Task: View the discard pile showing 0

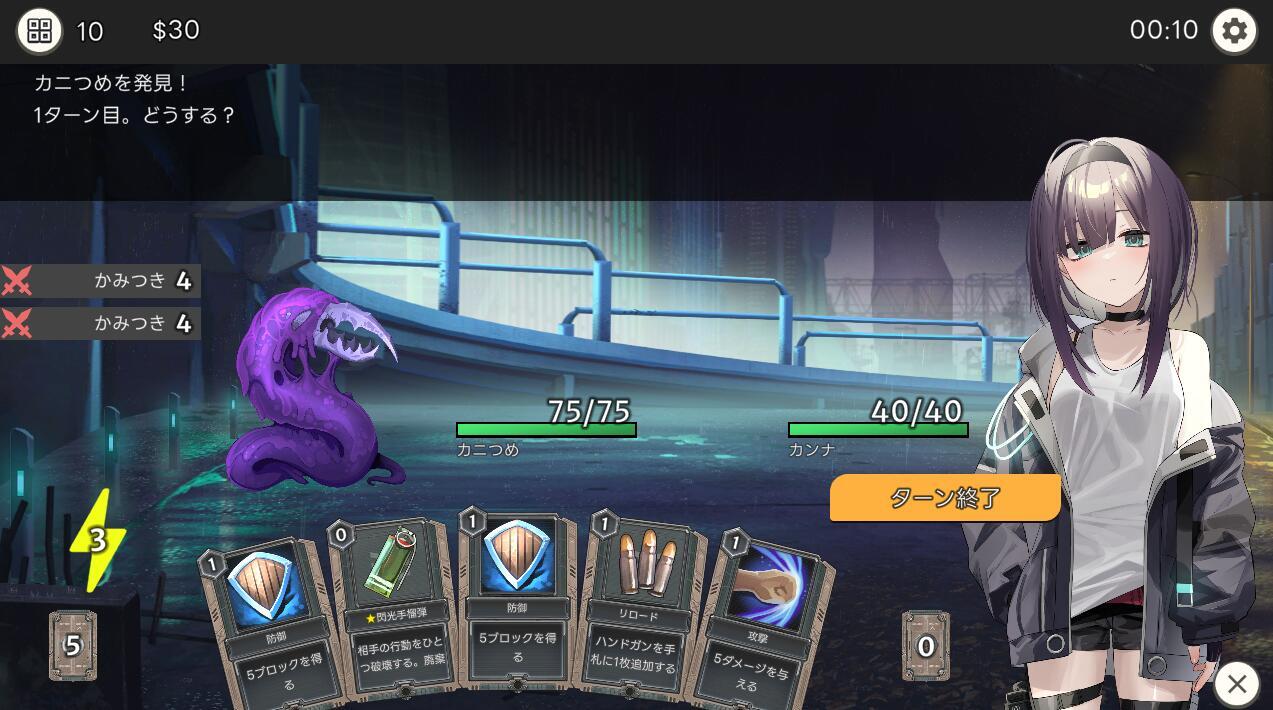Action: coord(926,646)
